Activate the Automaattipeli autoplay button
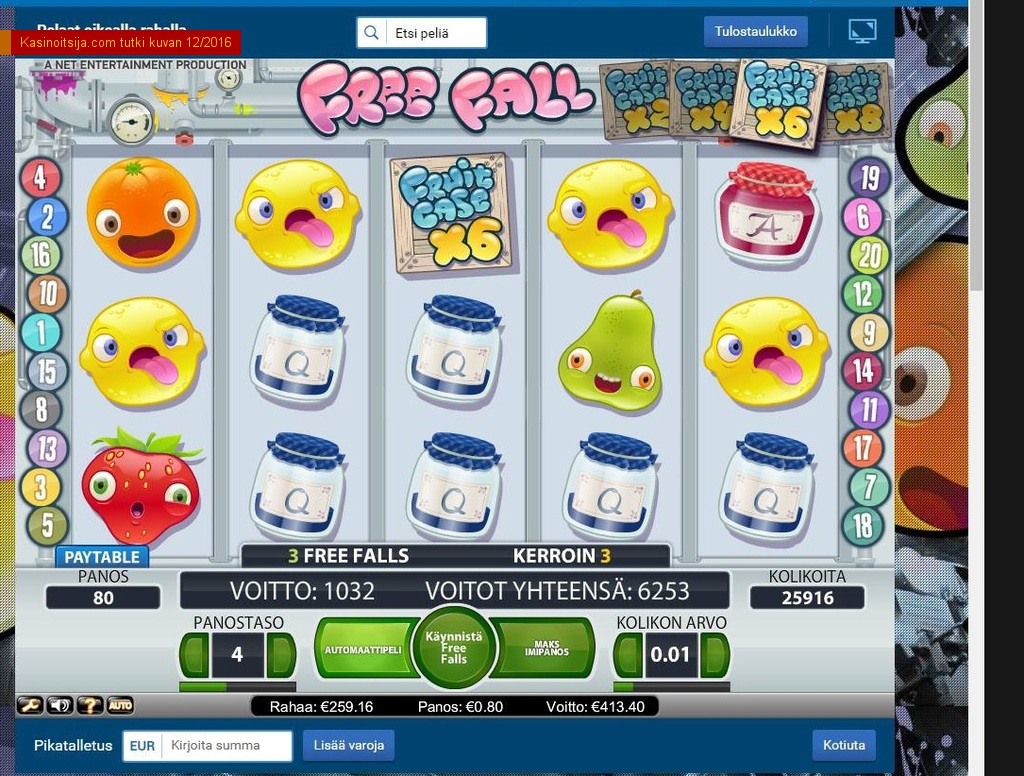Image resolution: width=1024 pixels, height=776 pixels. [x=362, y=649]
